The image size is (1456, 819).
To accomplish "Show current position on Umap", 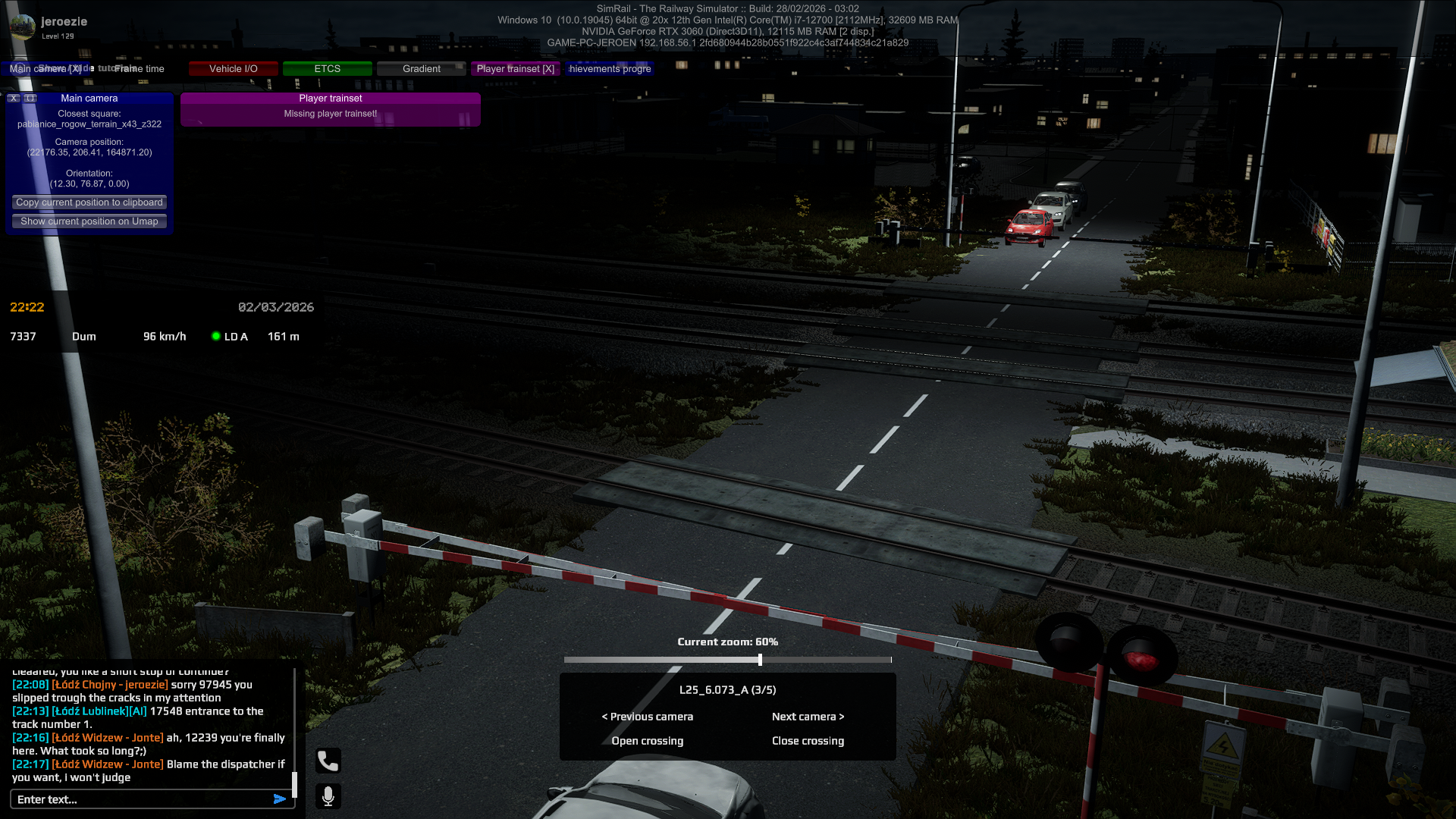I will tap(89, 221).
